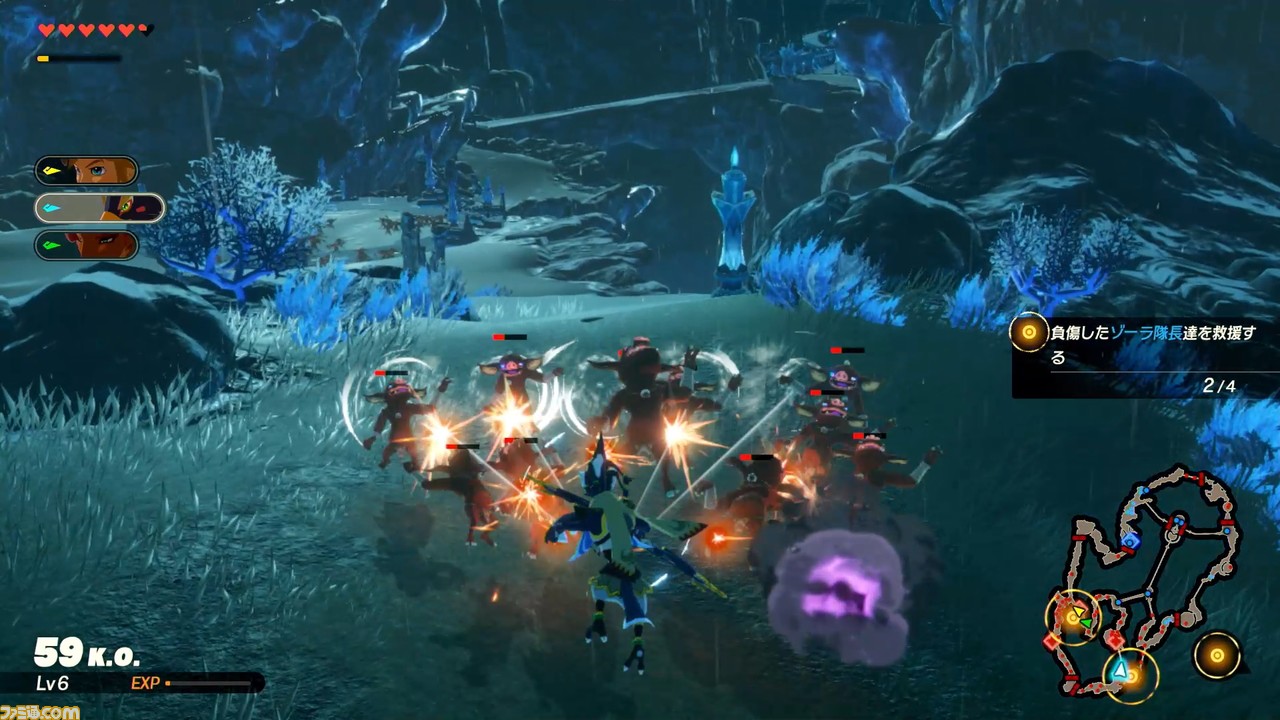Select the currently active cyan character portrait
The height and width of the screenshot is (720, 1280).
pos(100,208)
